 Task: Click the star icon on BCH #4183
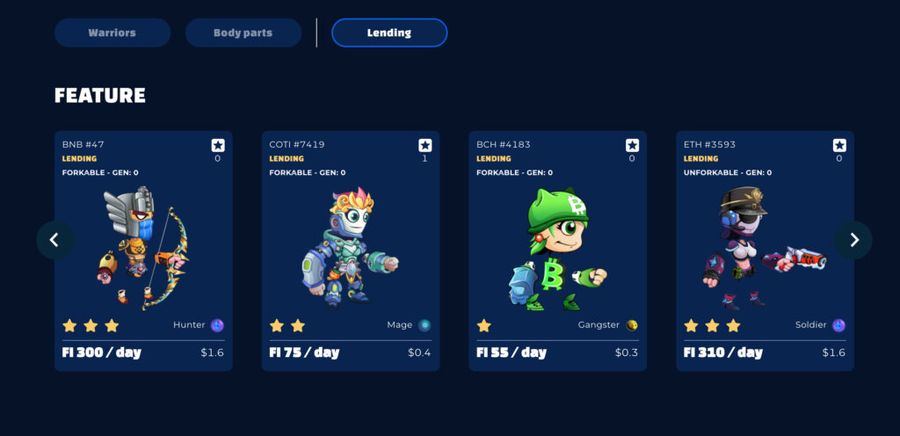632,145
